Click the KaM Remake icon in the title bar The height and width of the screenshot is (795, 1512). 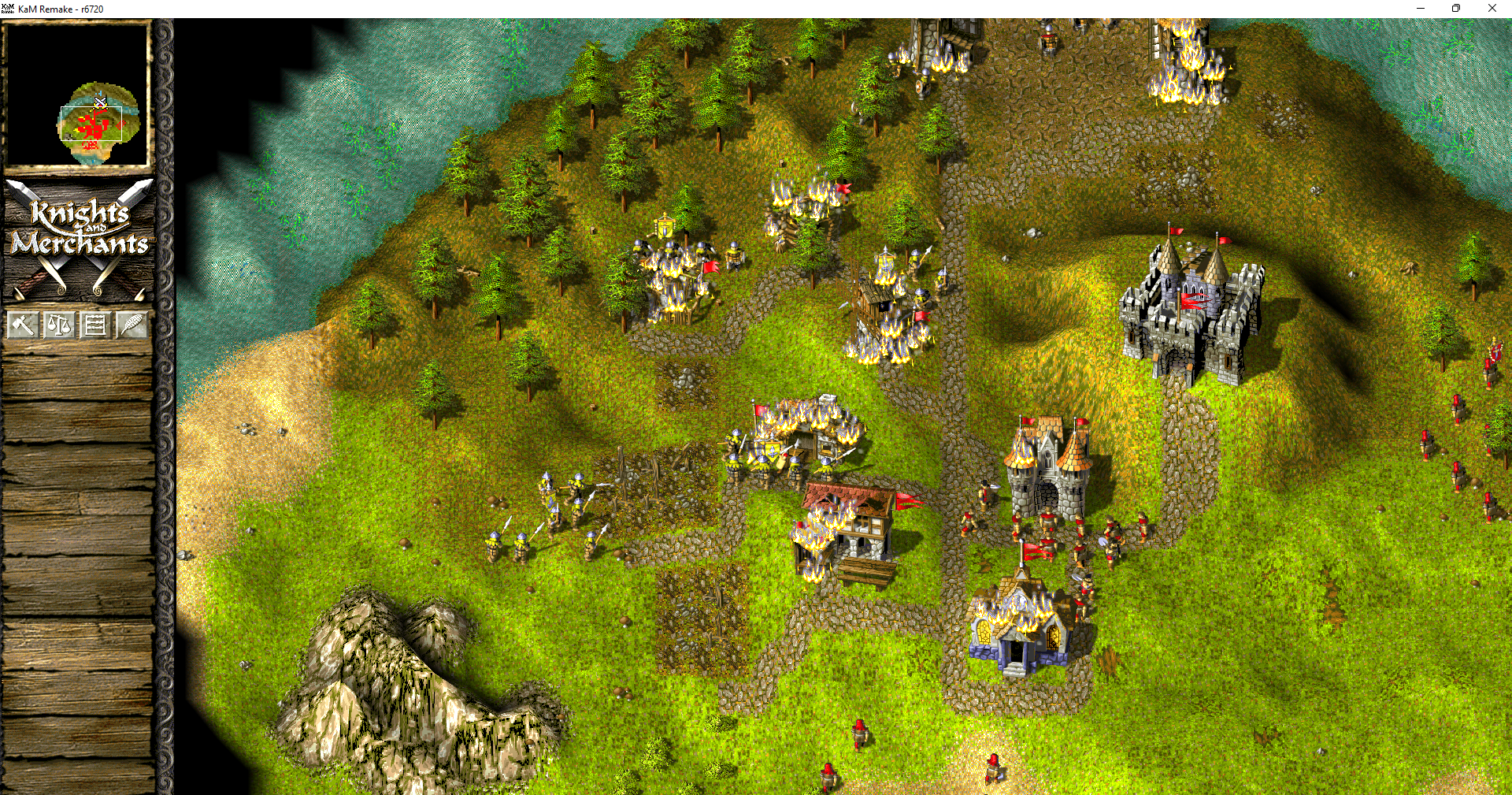tap(8, 8)
